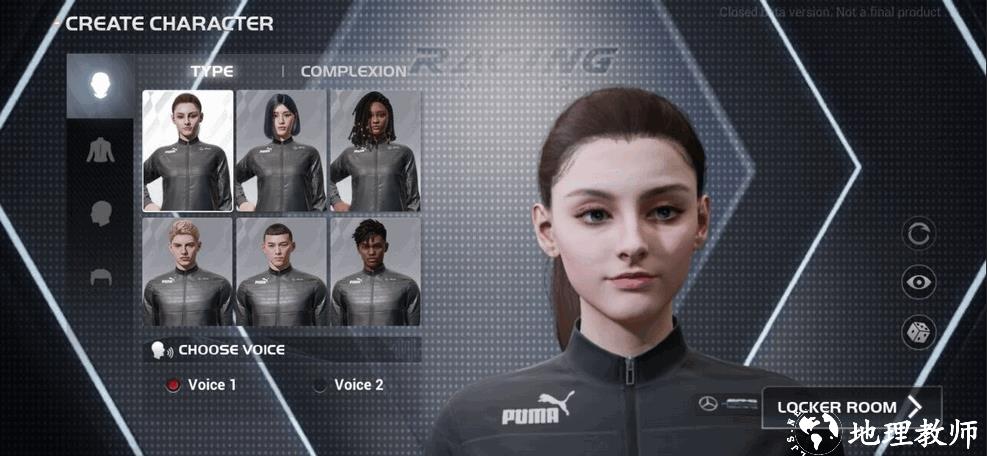The width and height of the screenshot is (987, 456).
Task: Open the head profile category
Action: [x=100, y=213]
